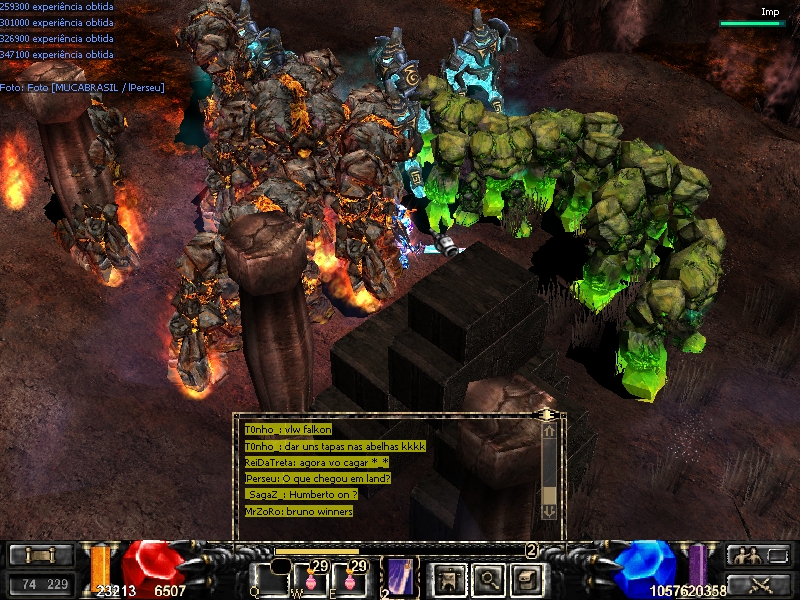Click the top-left button above the coordinates
This screenshot has width=800, height=600.
pyautogui.click(x=41, y=555)
